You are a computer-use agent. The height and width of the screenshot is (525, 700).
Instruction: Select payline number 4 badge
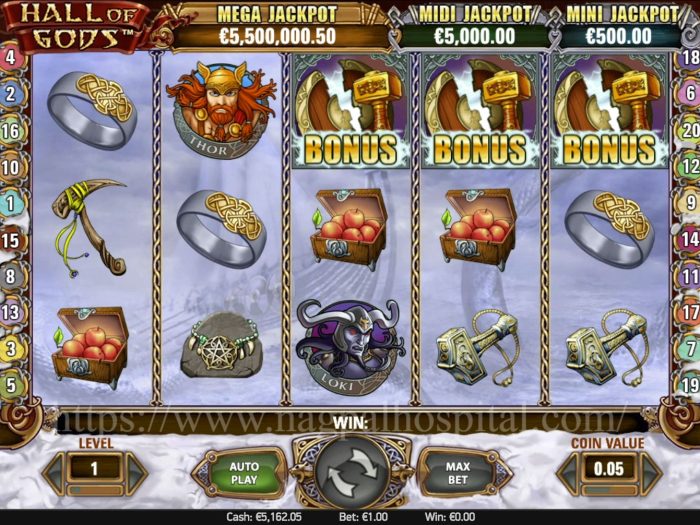tap(11, 57)
